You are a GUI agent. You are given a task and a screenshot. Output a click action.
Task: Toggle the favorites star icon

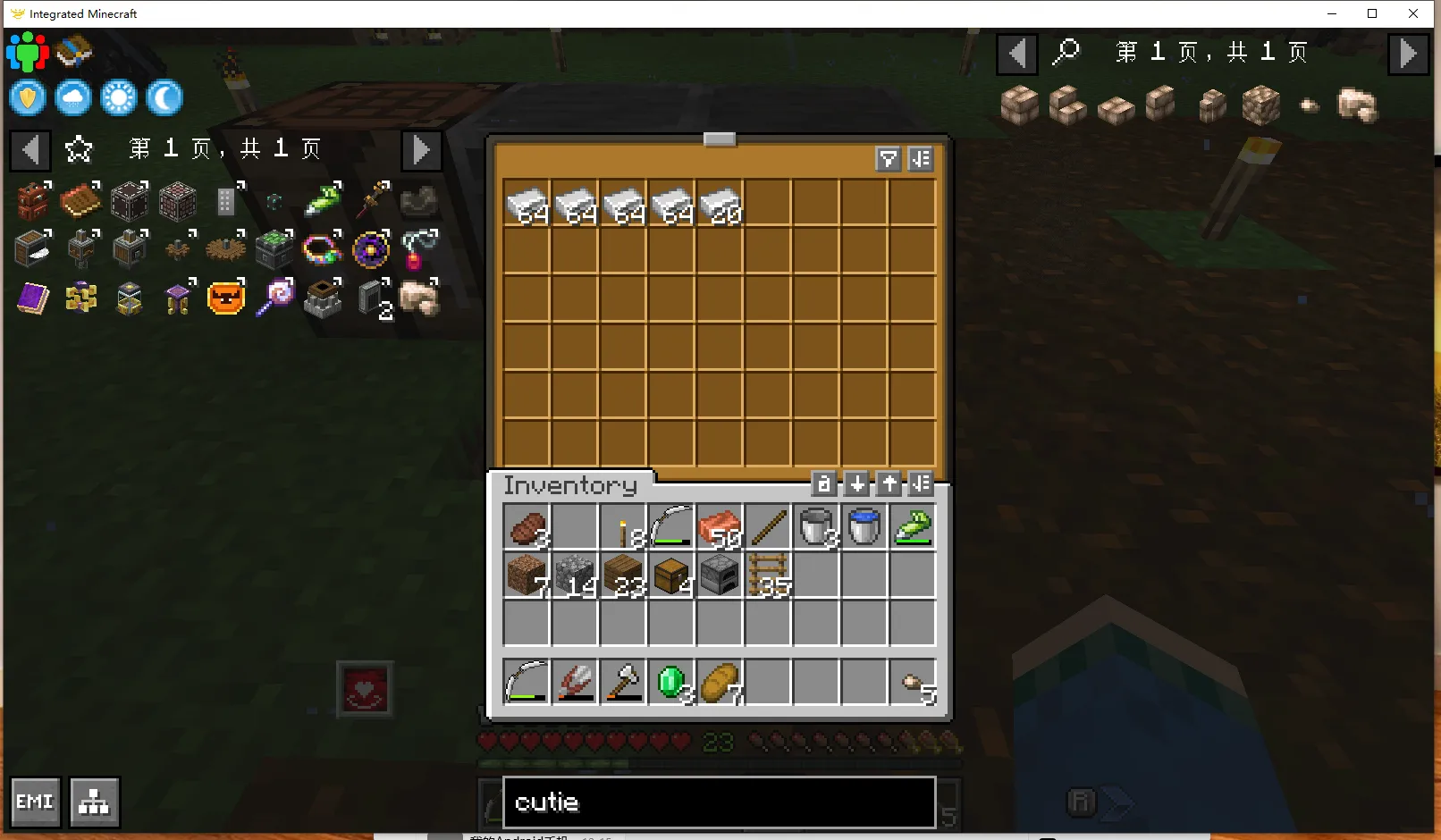[x=79, y=149]
